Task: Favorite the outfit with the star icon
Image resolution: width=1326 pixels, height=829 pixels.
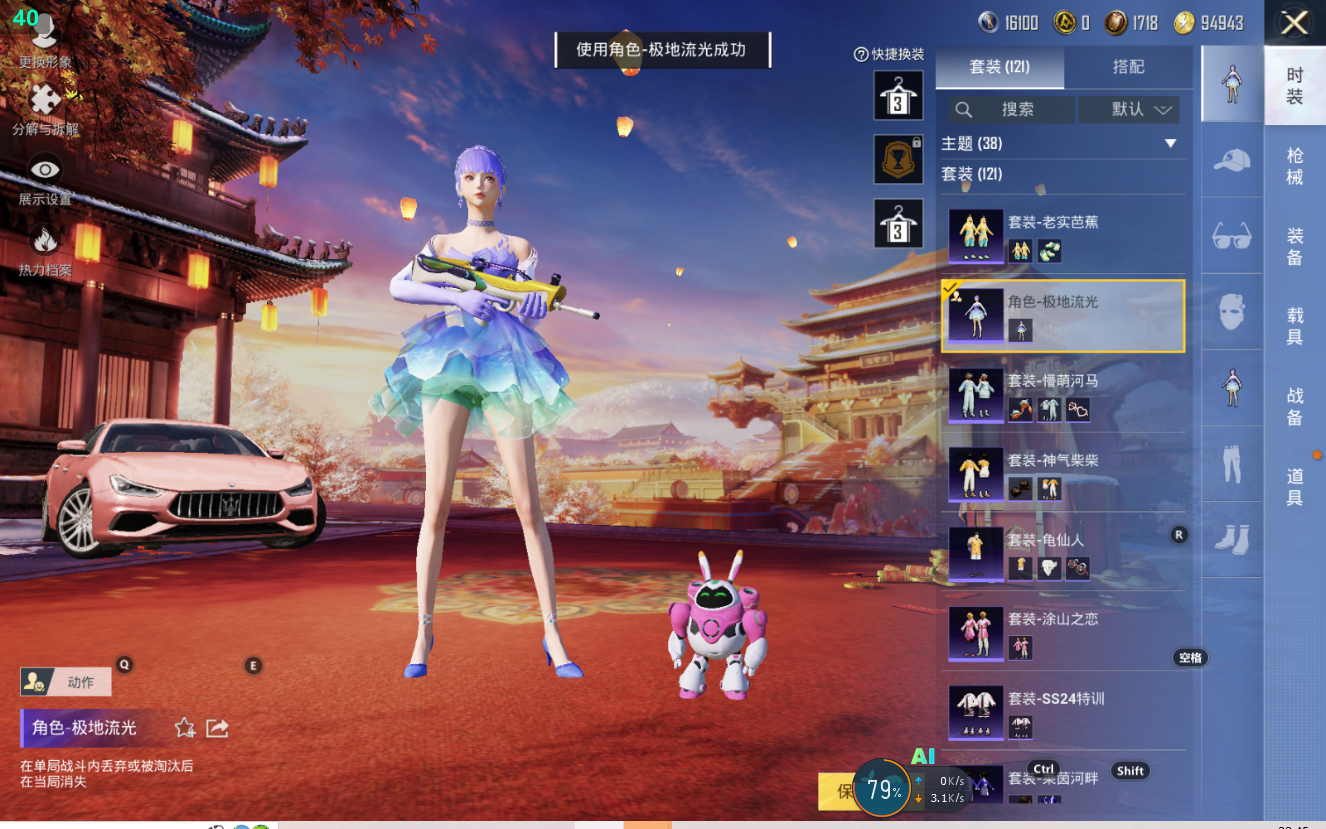Action: click(x=185, y=728)
